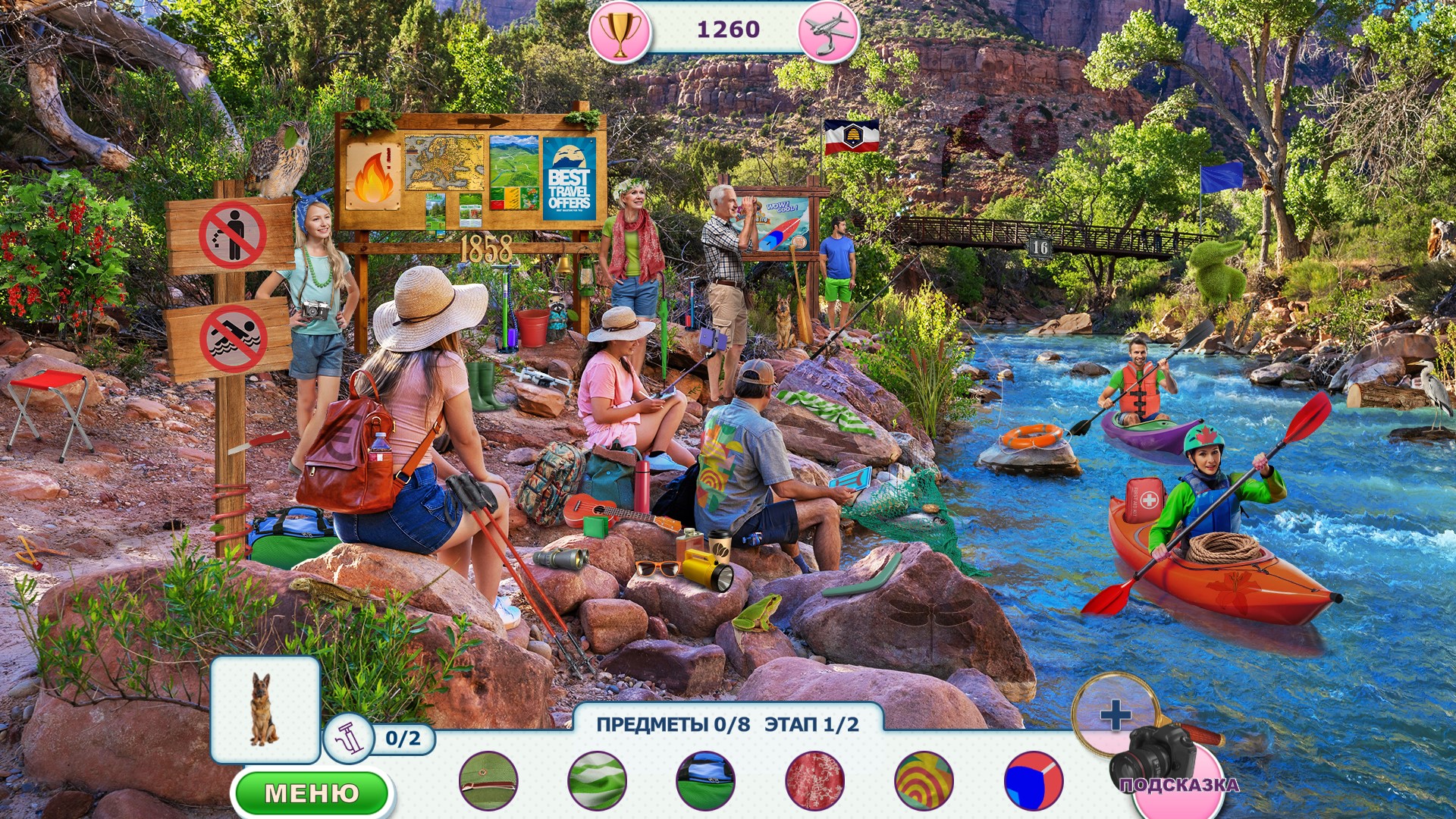Image resolution: width=1456 pixels, height=819 pixels.
Task: Pick the green-and-white striped fragment clue
Action: point(598,780)
